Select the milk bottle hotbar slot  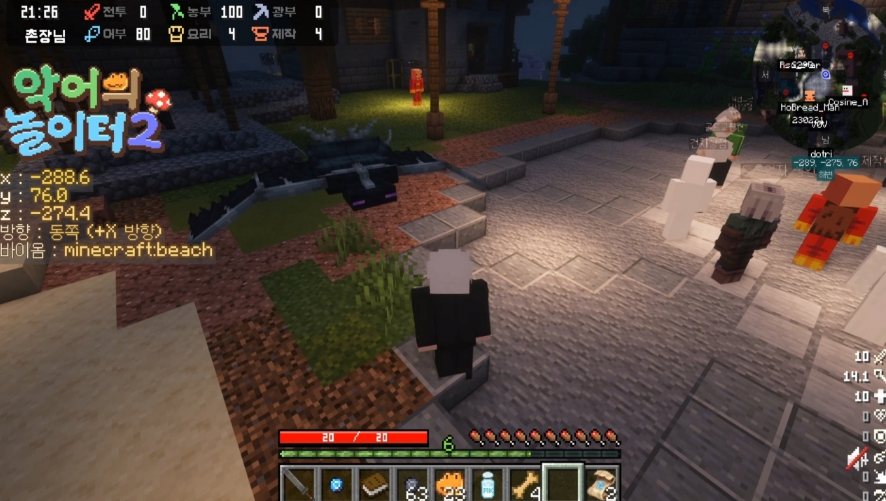click(488, 484)
